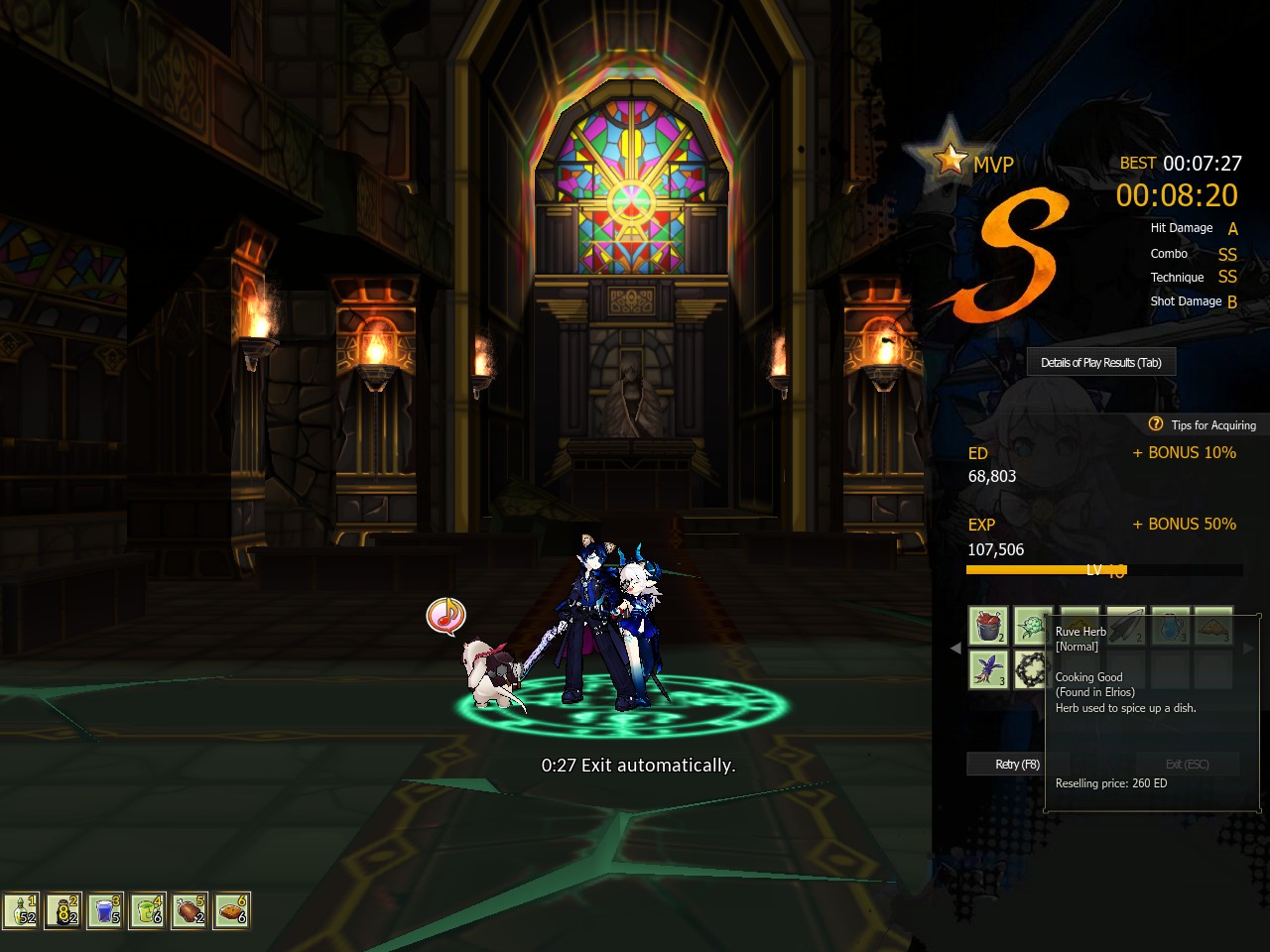Select potion in hotbar slot 1

(20, 909)
